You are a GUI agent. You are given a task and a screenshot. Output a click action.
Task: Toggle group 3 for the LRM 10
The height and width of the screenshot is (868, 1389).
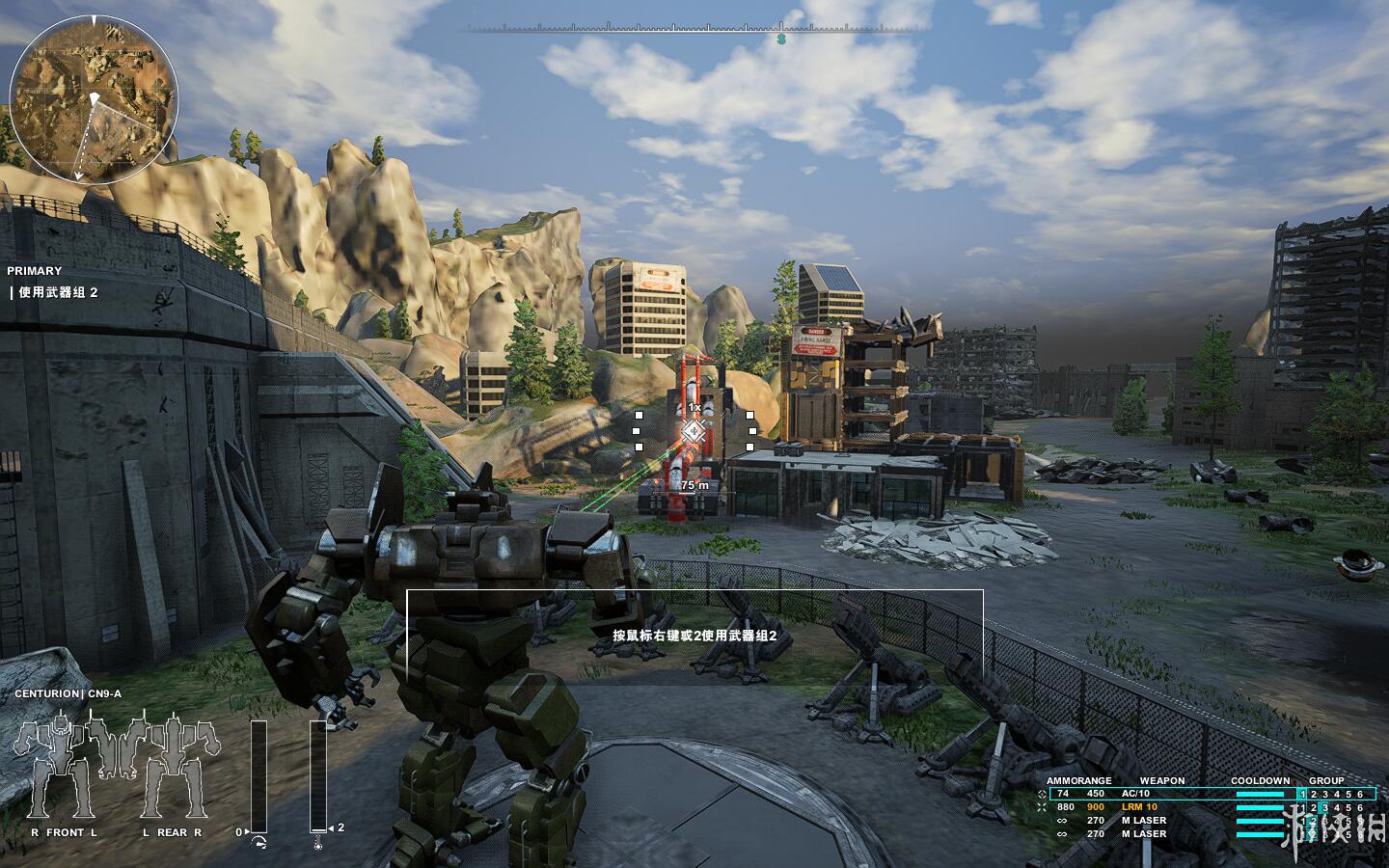point(1325,807)
